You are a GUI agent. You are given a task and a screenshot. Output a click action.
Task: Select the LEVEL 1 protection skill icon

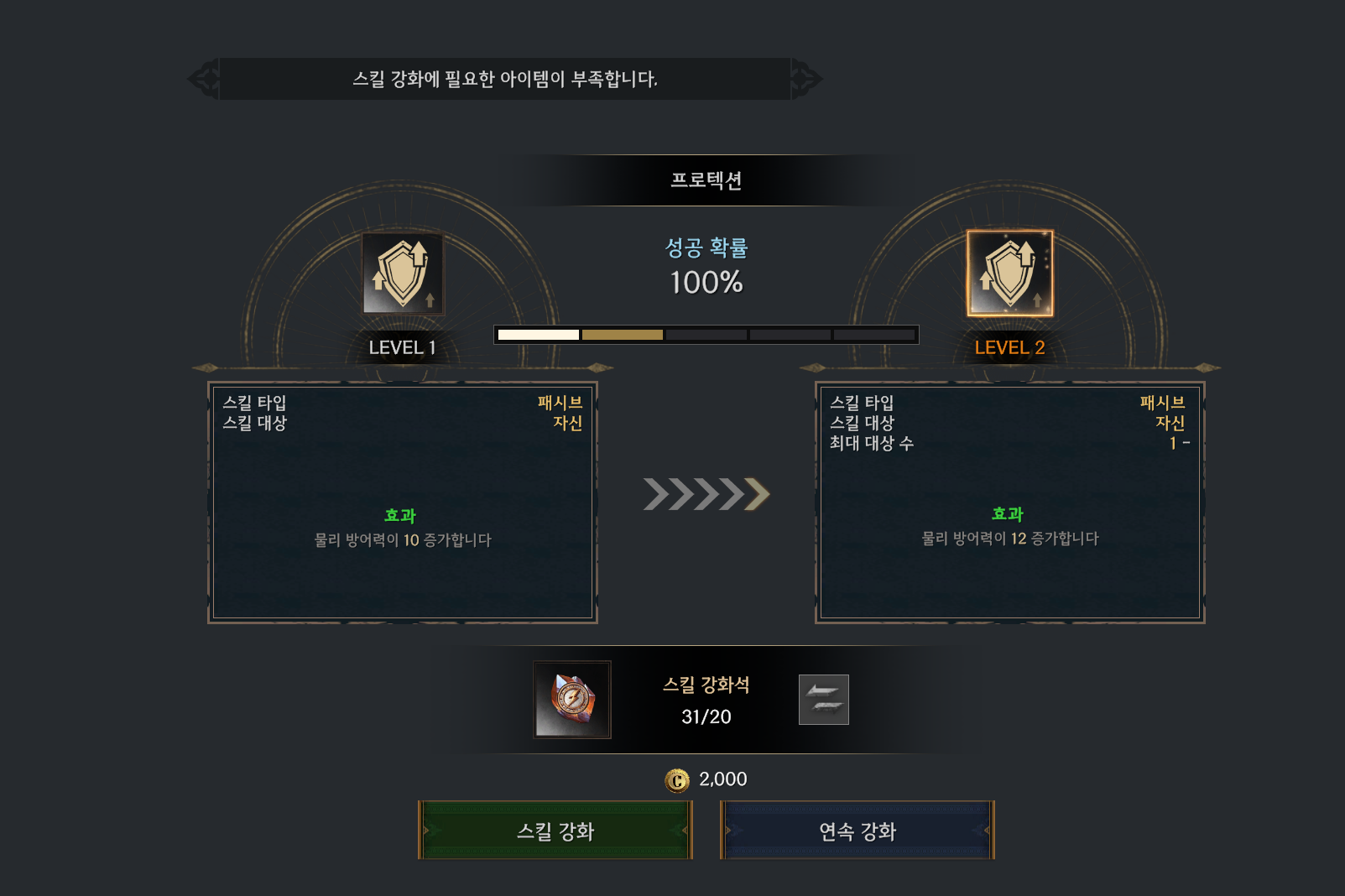tap(403, 273)
